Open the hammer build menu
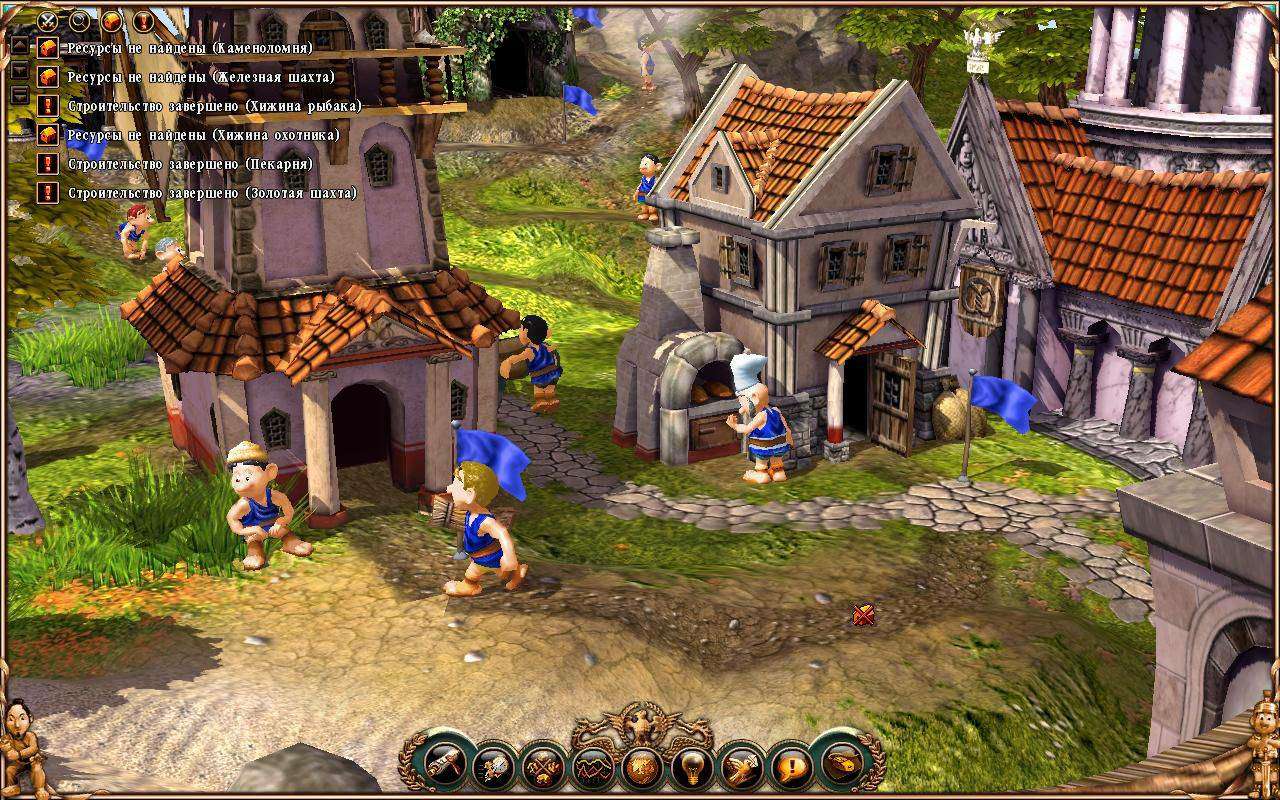Screen dimensions: 1280x800 [x=443, y=766]
